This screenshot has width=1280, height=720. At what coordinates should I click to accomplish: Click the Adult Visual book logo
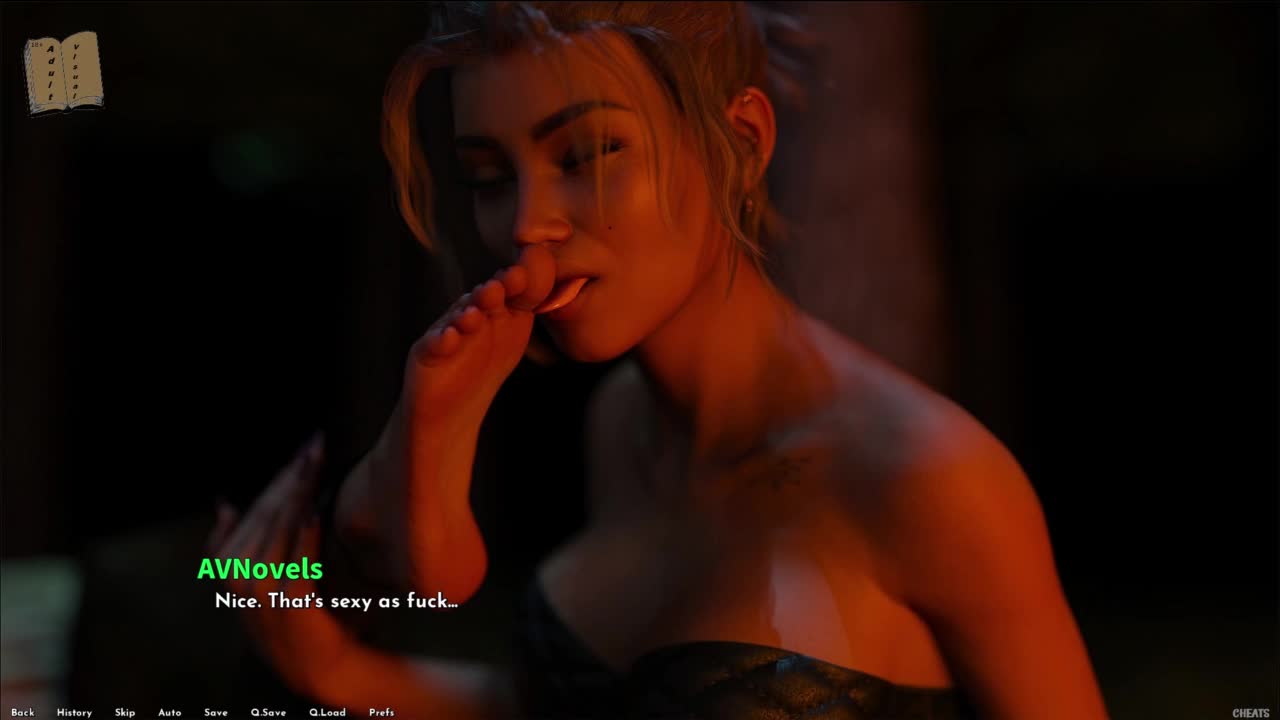coord(63,73)
